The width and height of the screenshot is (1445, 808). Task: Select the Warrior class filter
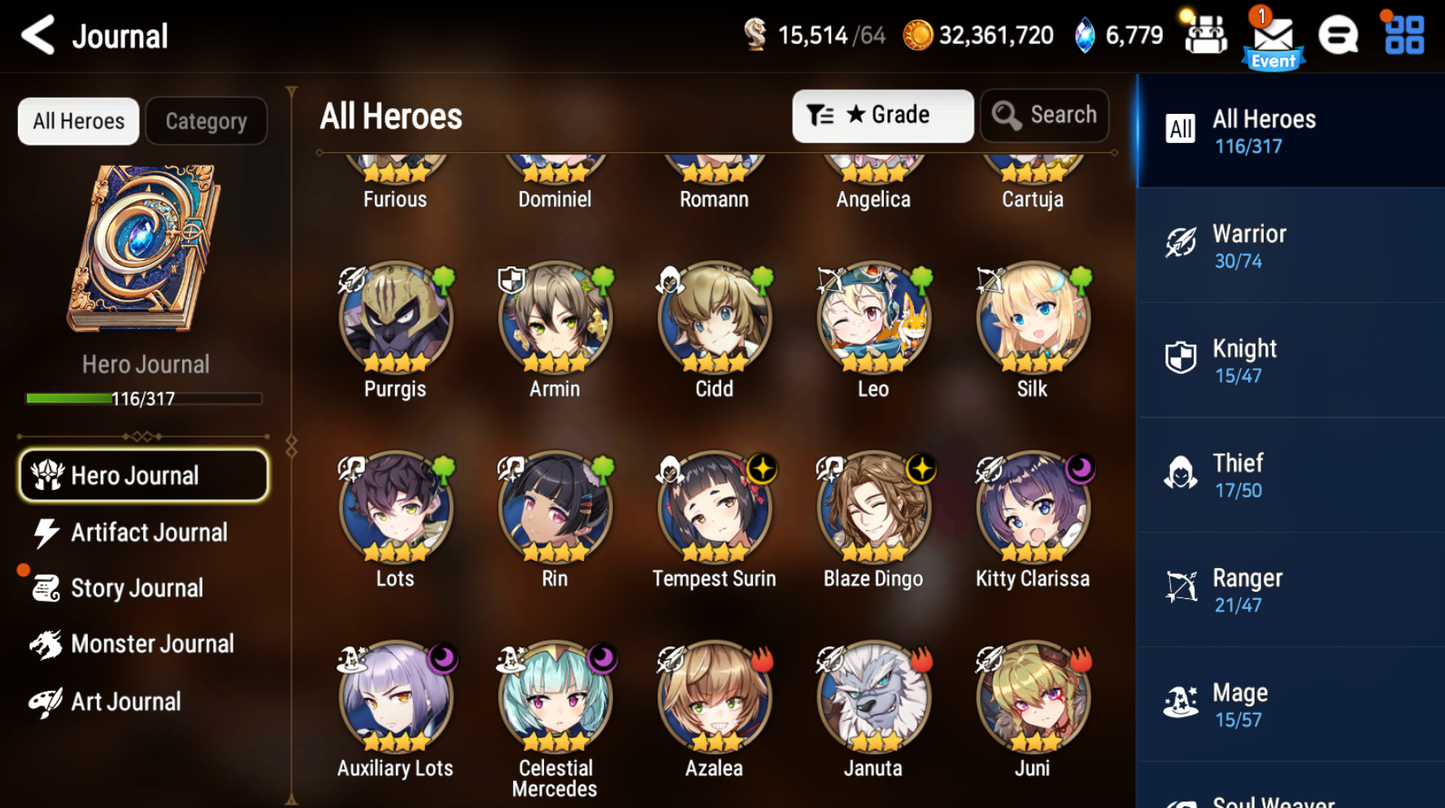click(x=1290, y=245)
